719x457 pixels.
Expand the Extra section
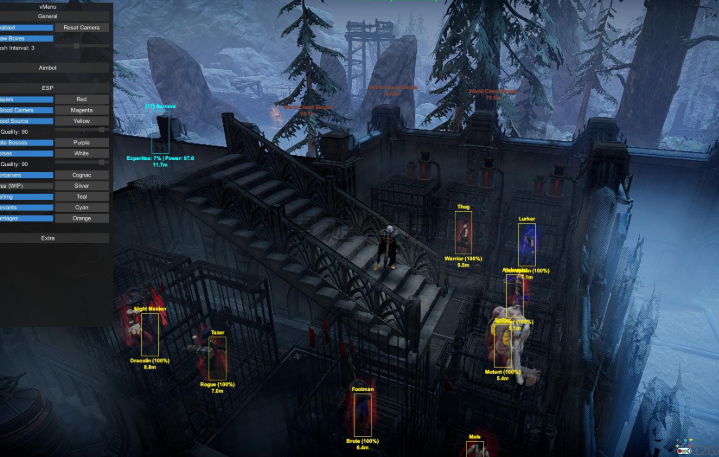point(48,238)
